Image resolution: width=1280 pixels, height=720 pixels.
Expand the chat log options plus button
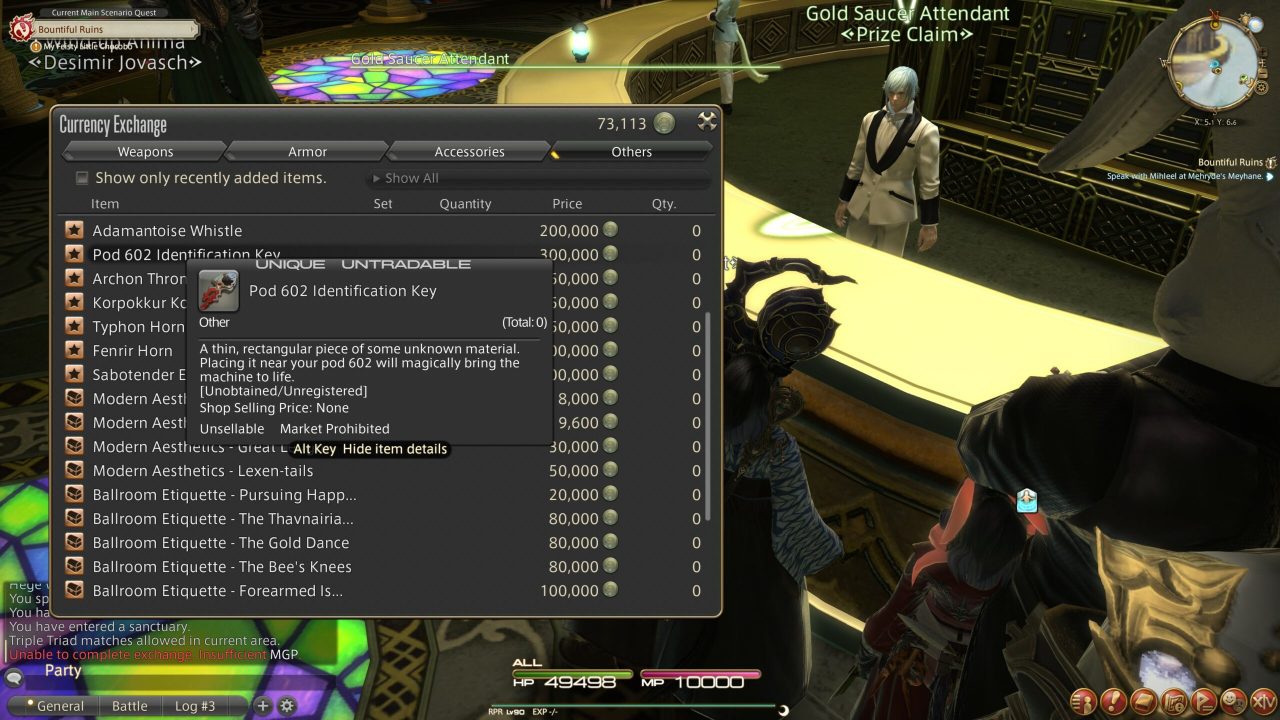click(x=261, y=705)
